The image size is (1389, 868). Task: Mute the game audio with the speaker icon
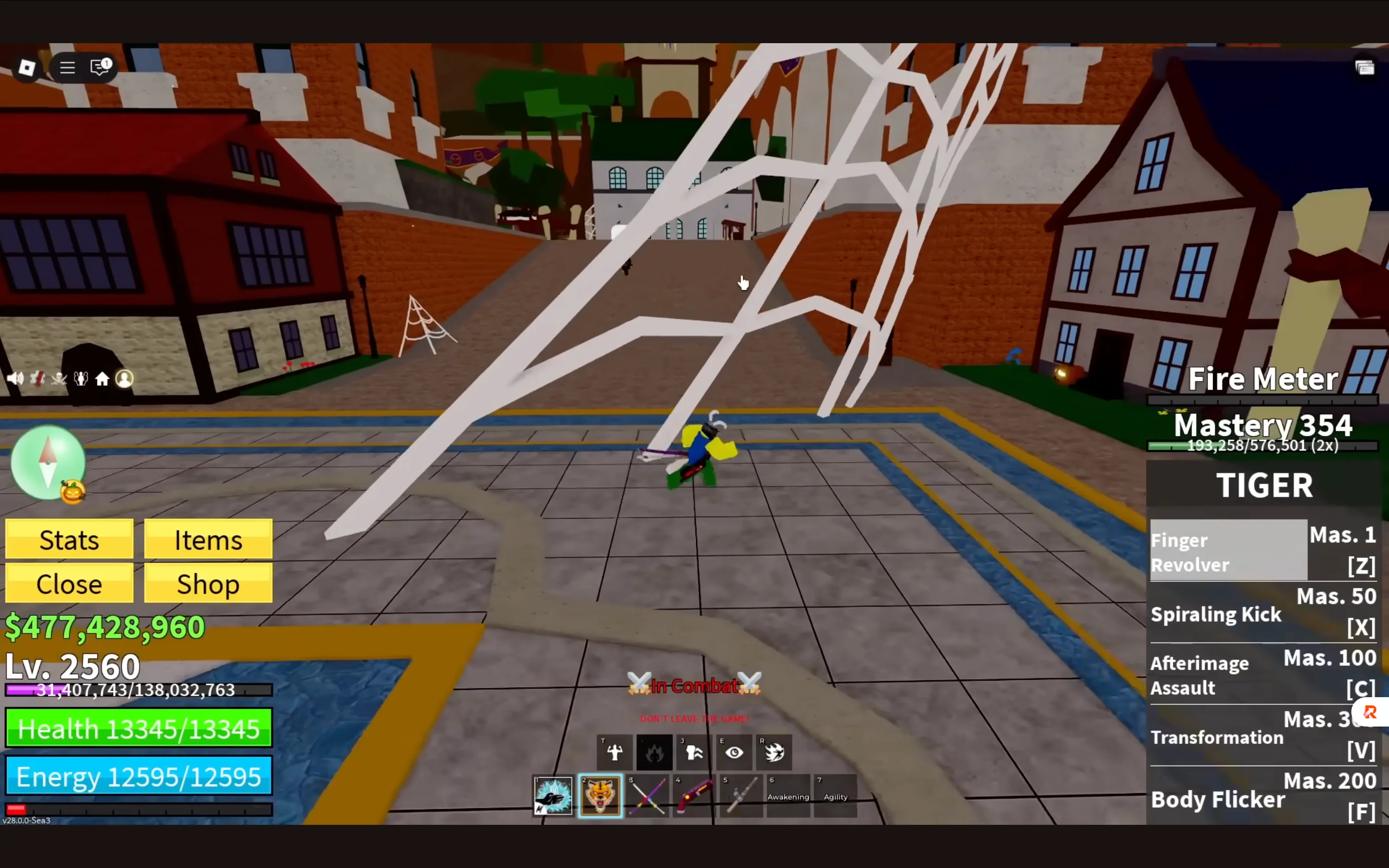[16, 378]
